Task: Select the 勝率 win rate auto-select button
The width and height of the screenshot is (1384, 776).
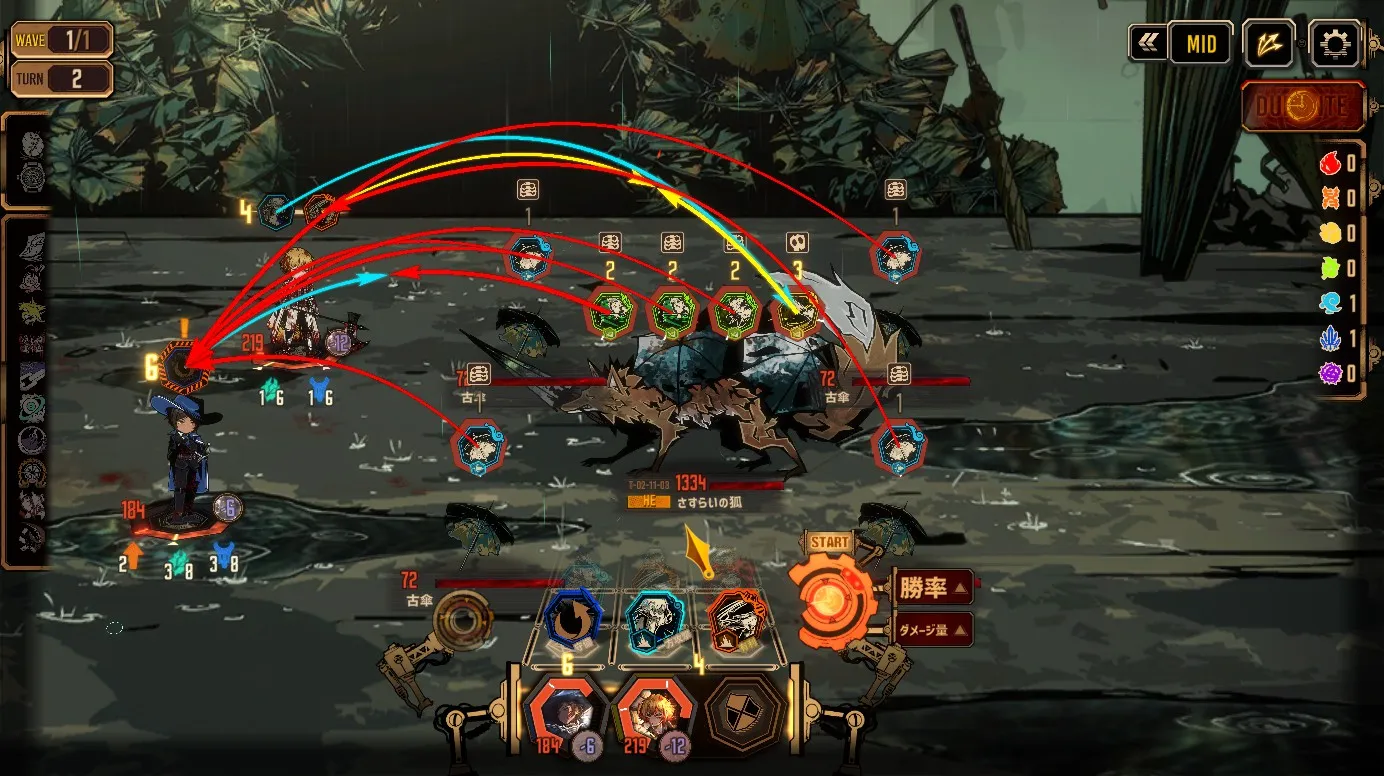Action: 932,588
